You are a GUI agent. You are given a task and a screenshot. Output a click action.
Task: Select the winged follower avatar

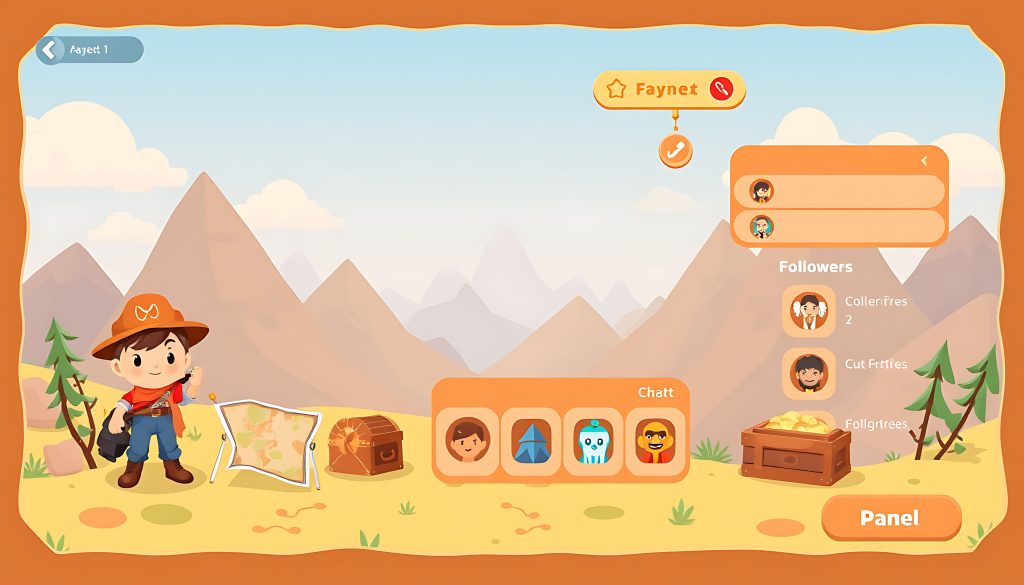tap(808, 310)
